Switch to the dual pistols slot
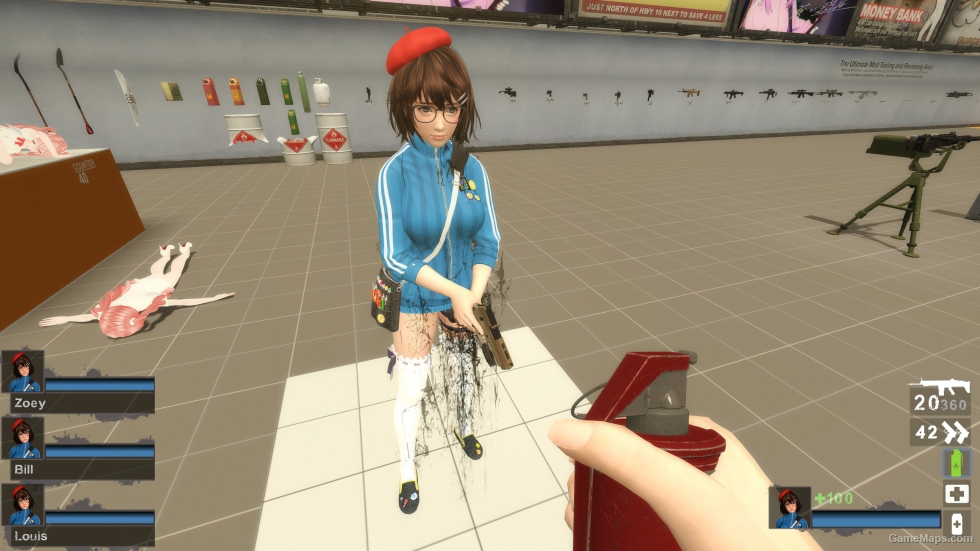Screen dimensions: 980x551 (x=940, y=432)
